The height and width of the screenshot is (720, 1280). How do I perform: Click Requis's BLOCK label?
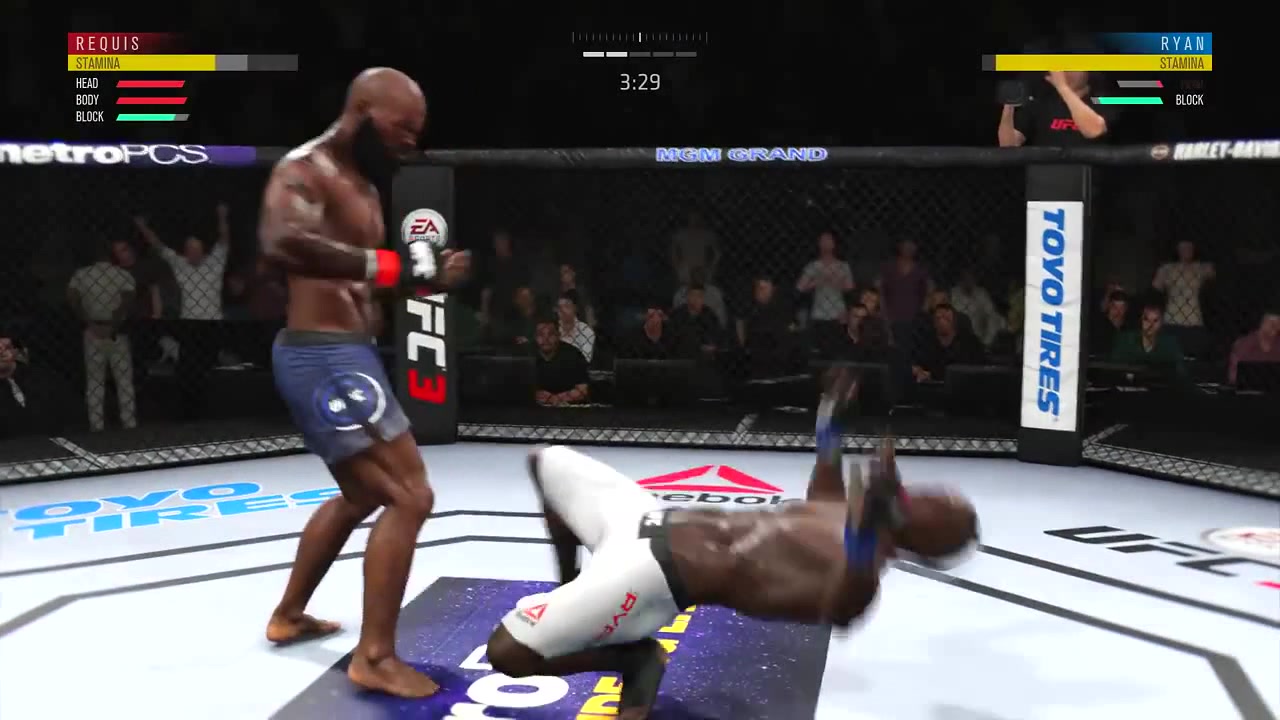click(89, 116)
